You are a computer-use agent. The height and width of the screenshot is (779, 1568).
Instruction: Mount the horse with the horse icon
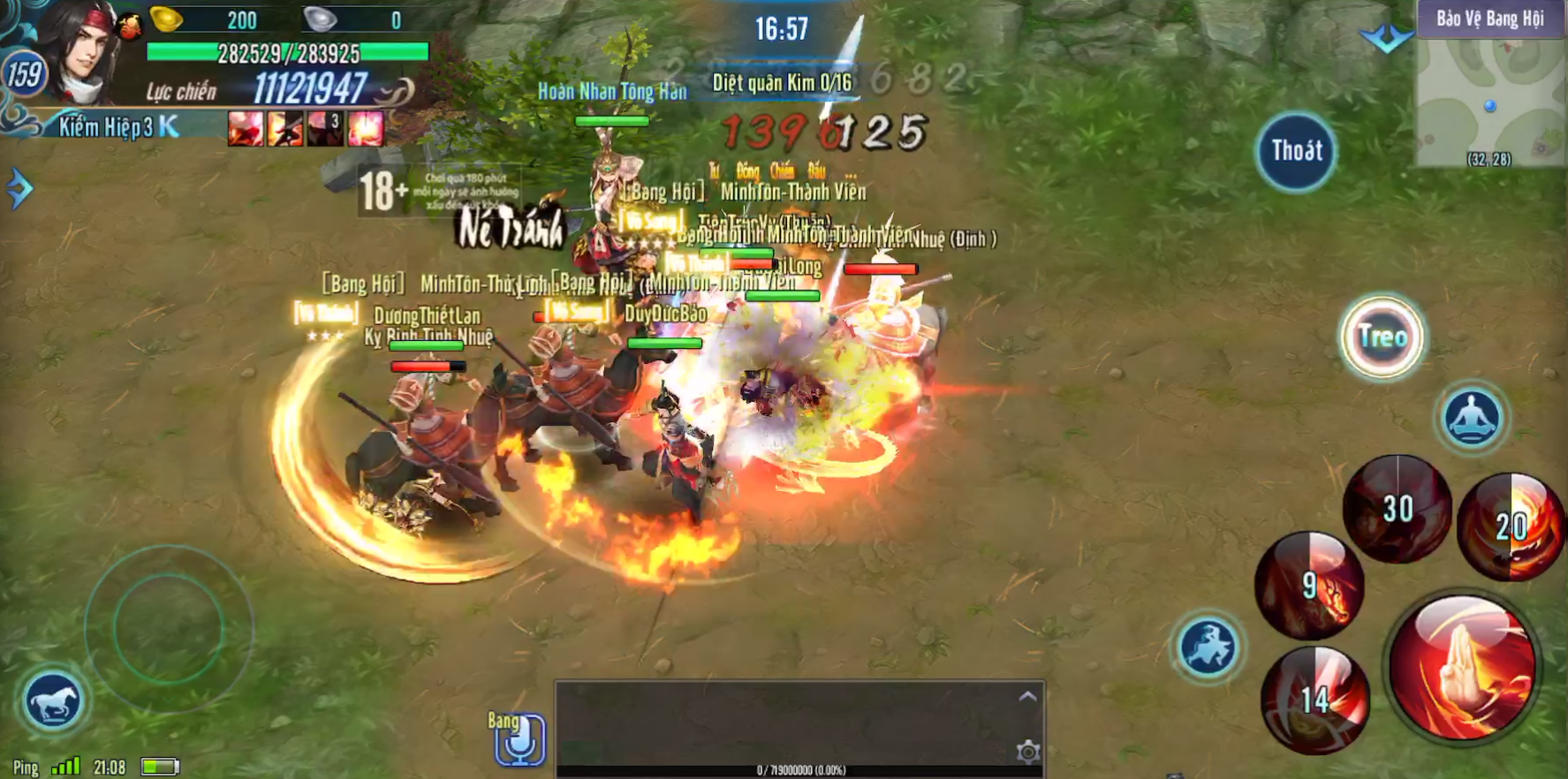coord(52,701)
